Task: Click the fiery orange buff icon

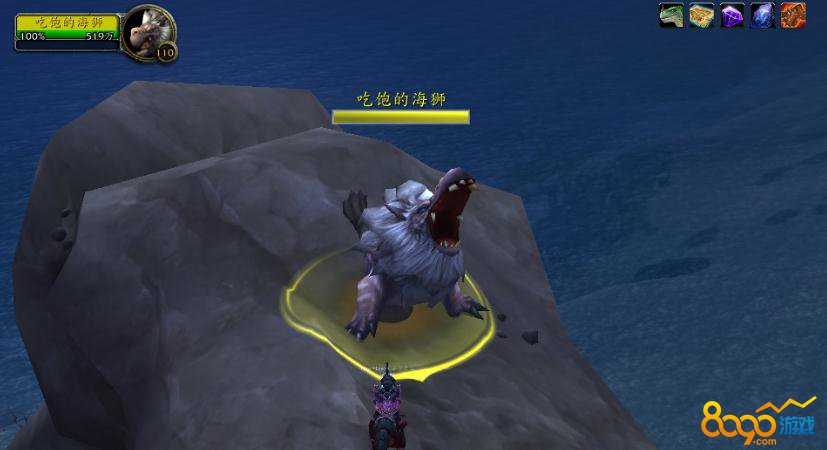Action: click(793, 16)
